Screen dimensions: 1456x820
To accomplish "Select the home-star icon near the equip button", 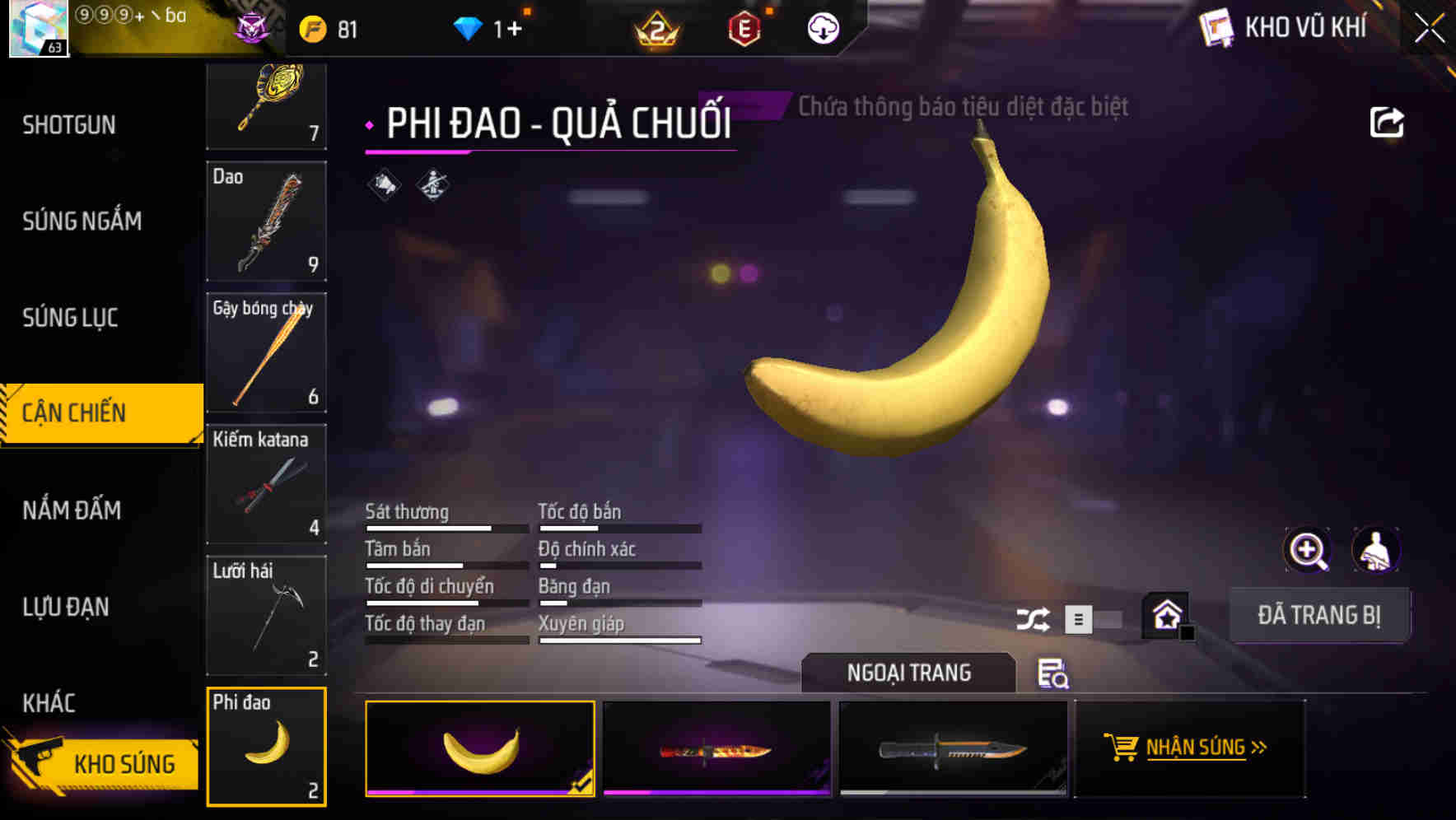I will point(1164,614).
